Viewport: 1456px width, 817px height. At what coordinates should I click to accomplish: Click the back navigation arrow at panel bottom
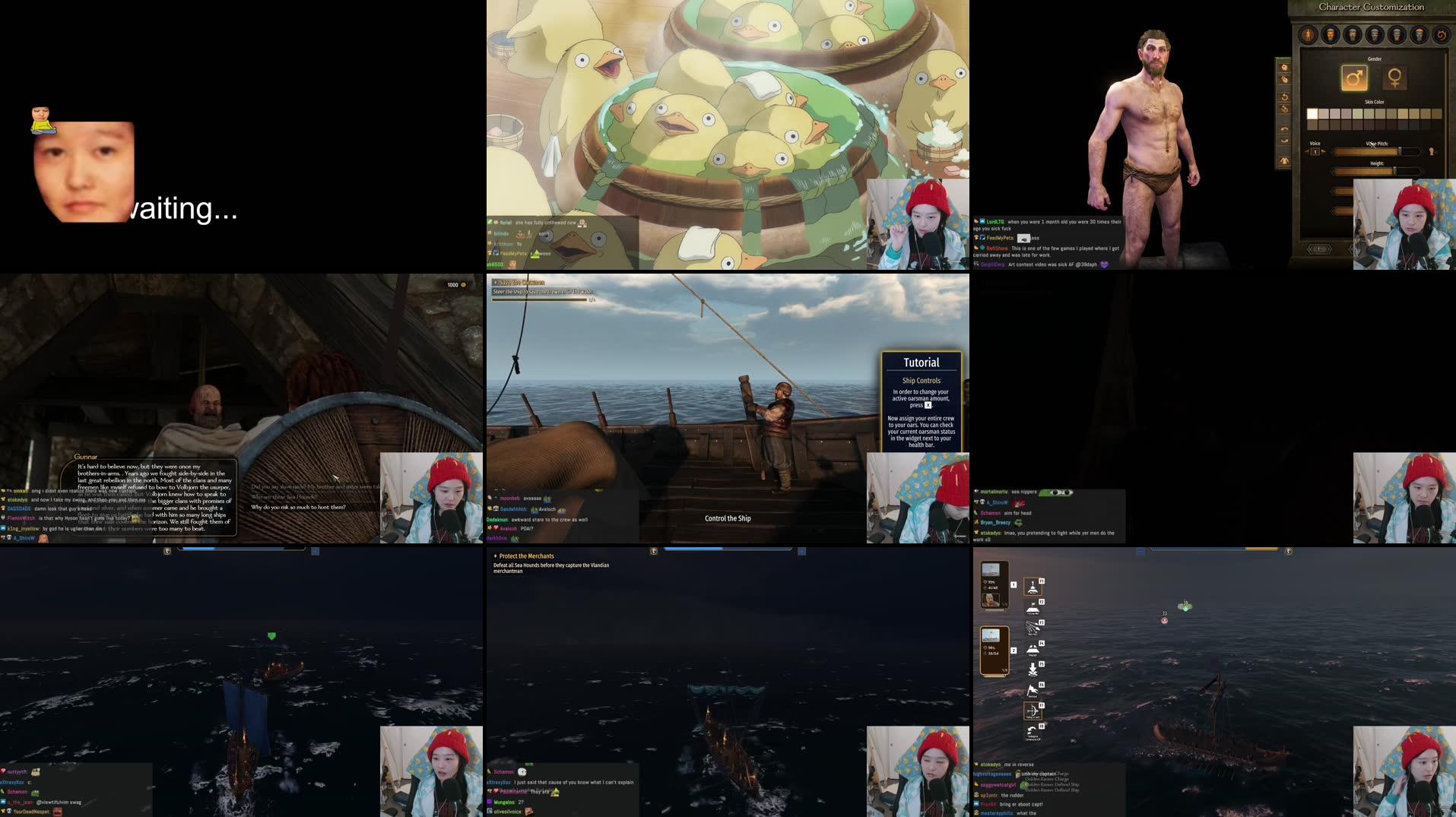pos(1319,249)
